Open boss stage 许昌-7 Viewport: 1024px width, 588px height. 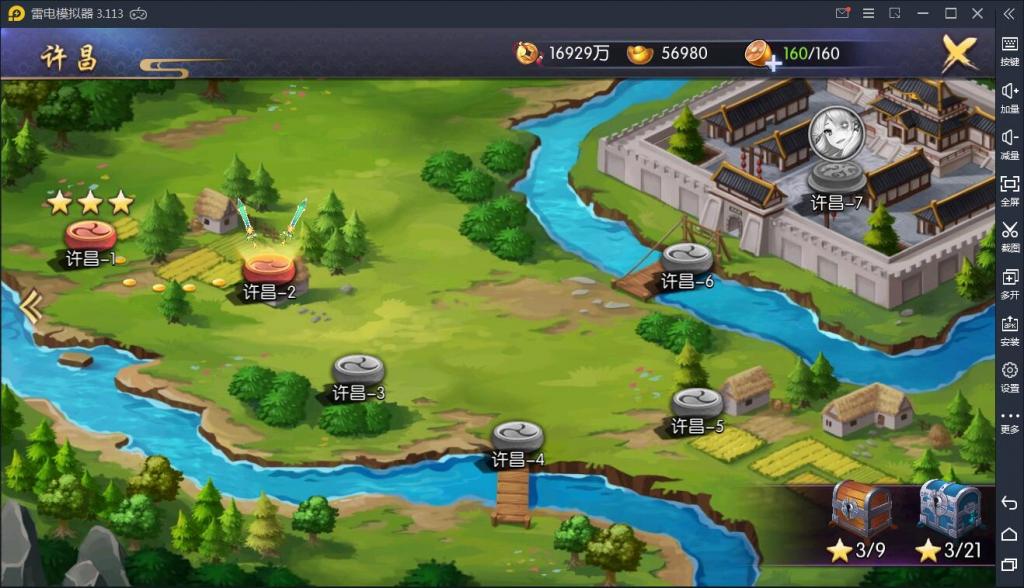836,175
